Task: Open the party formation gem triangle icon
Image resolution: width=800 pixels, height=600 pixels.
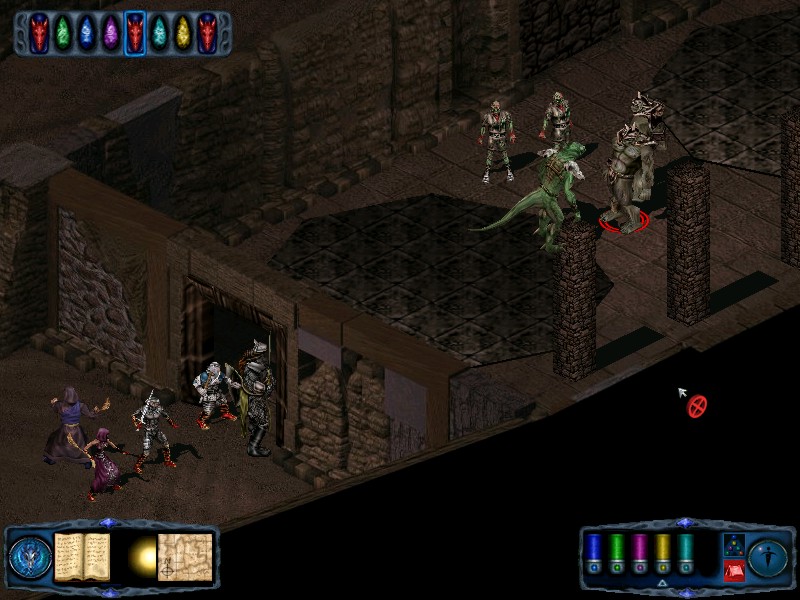Action: pyautogui.click(x=732, y=545)
